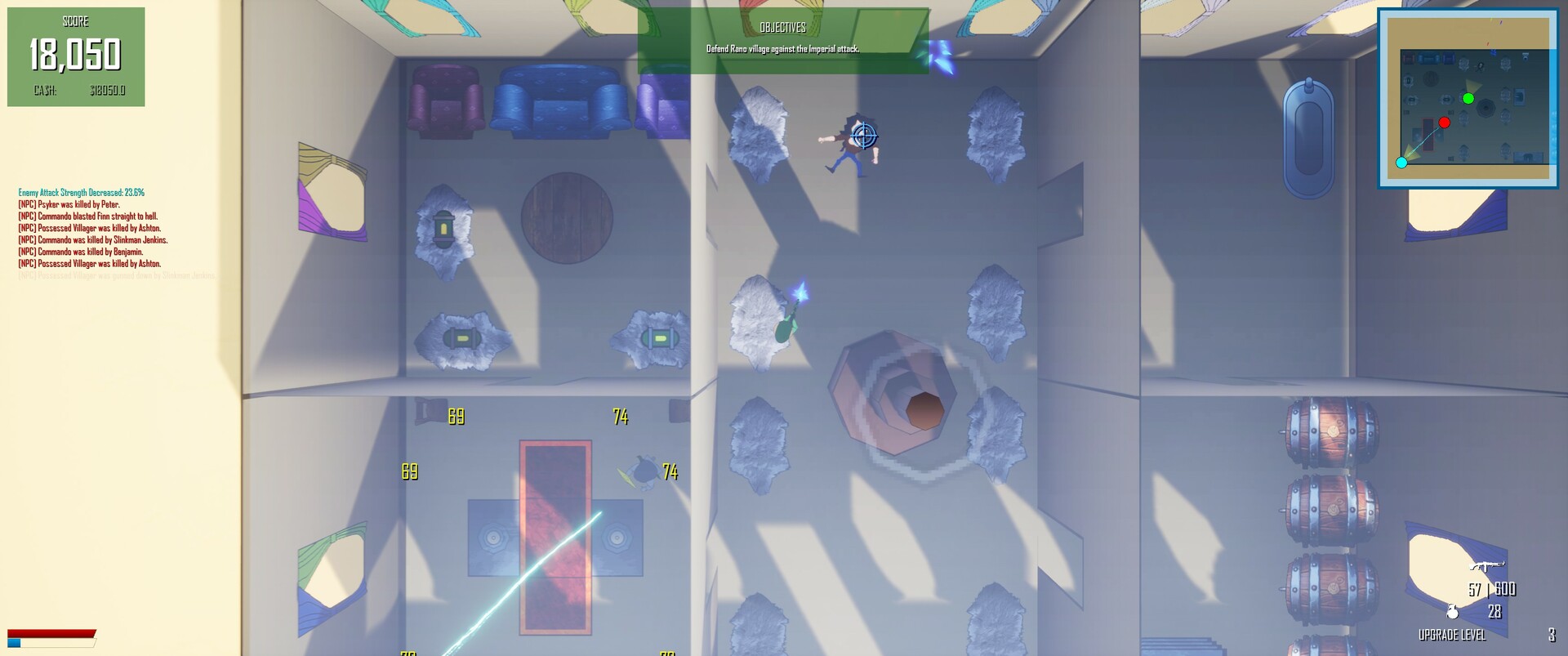1568x656 pixels.
Task: Click the cyan marker in the minimap corner
Action: click(1401, 162)
